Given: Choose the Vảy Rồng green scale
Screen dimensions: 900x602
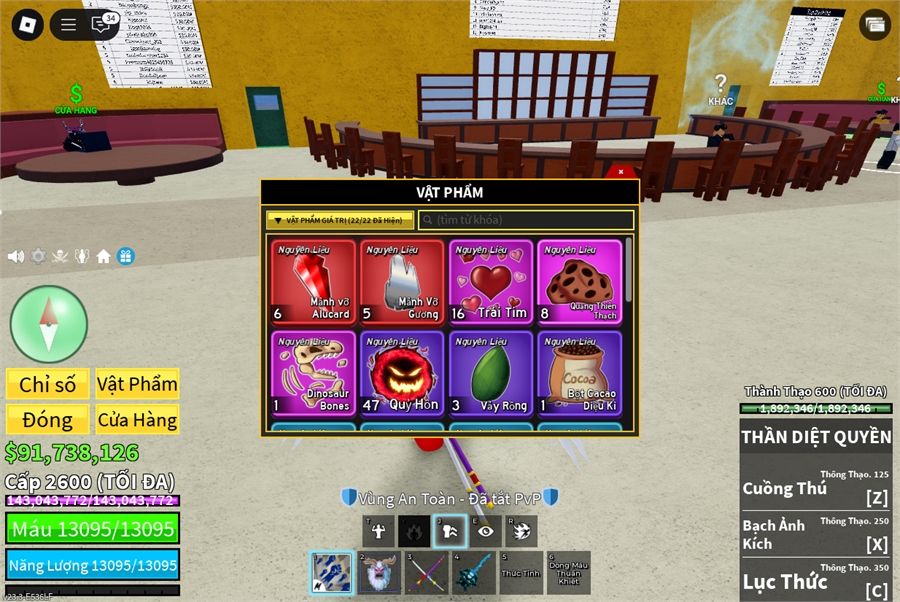Looking at the screenshot, I should coord(490,373).
